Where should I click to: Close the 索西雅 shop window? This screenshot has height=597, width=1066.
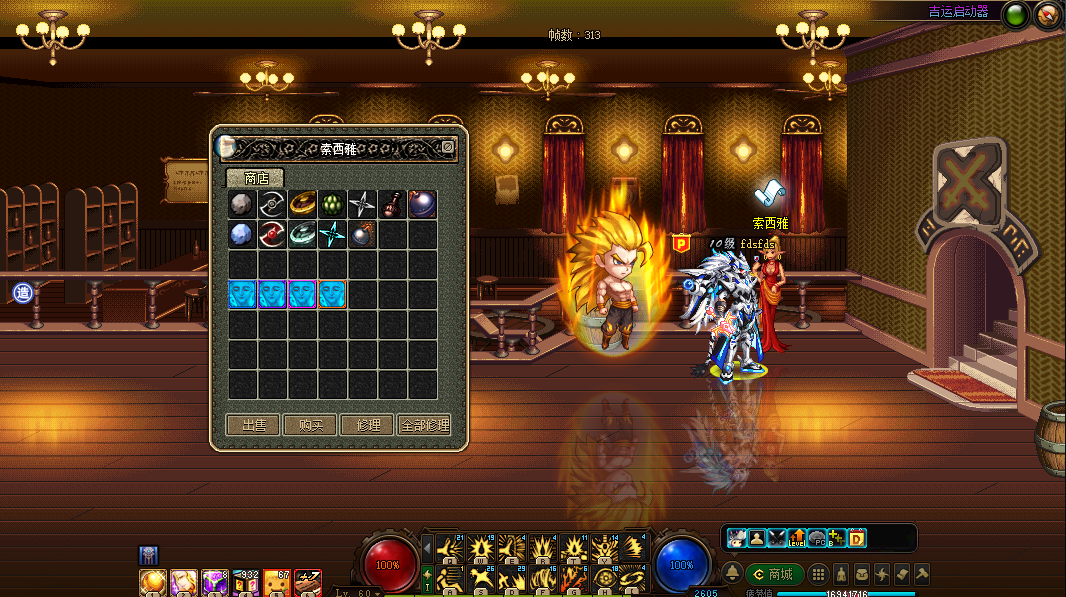point(448,147)
